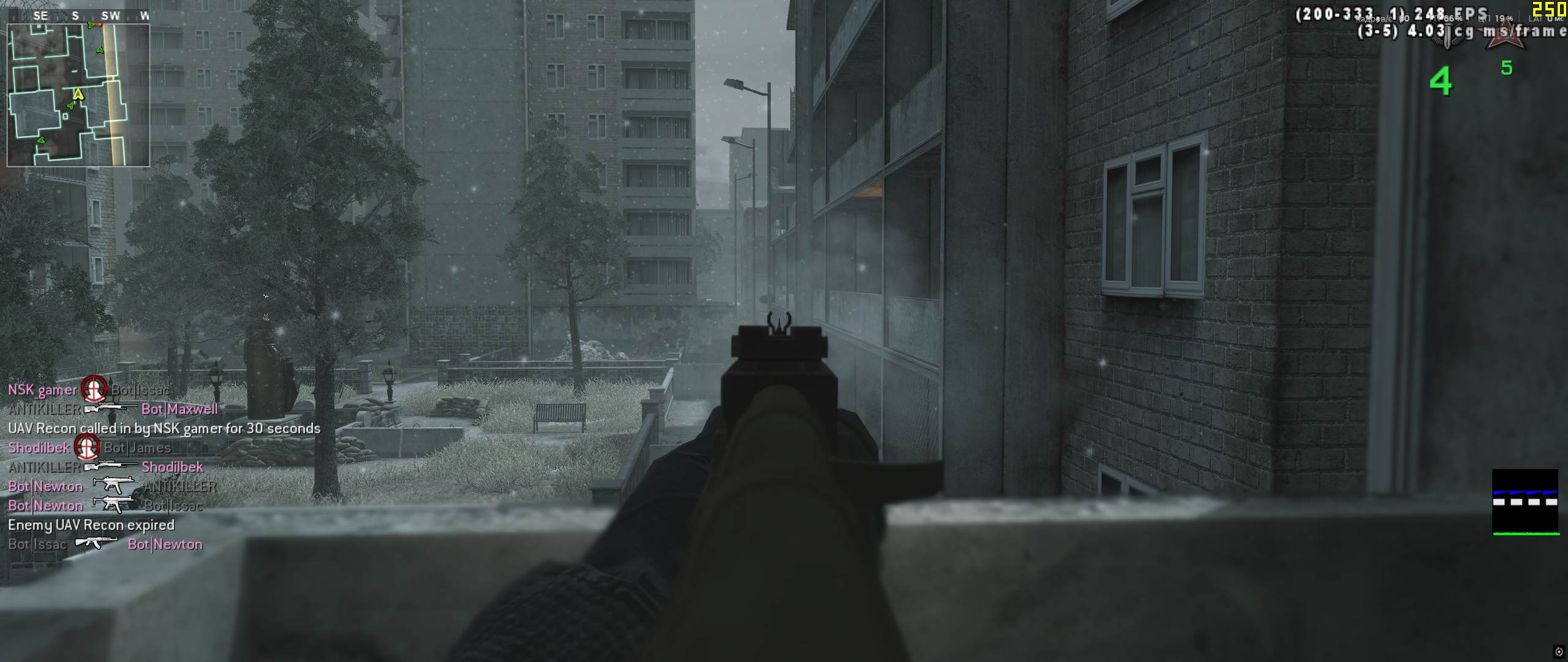This screenshot has height=662, width=1568.
Task: Select the SE compass heading label
Action: 41,15
